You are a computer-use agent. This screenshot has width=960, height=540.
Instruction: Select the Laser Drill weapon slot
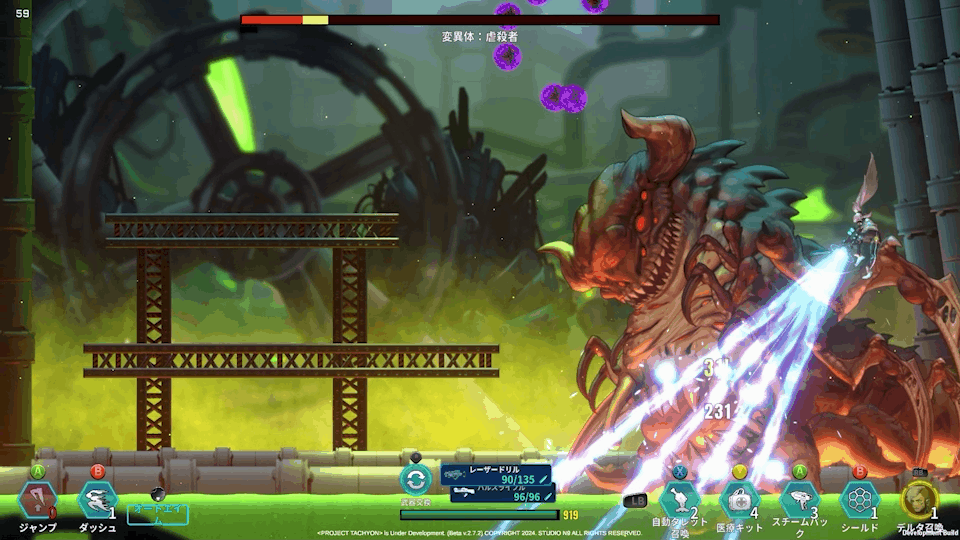(x=495, y=475)
